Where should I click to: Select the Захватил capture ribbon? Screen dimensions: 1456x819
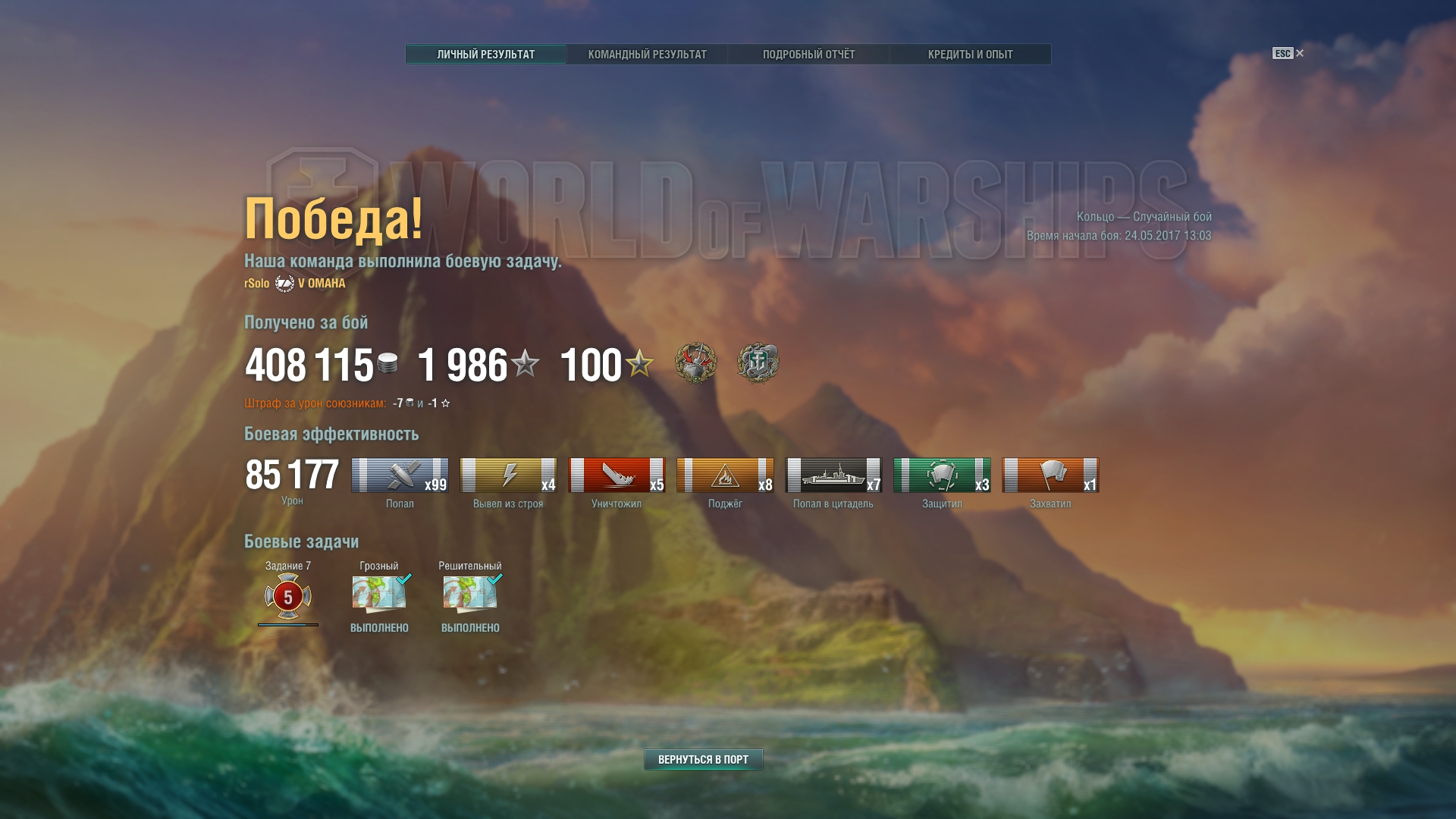[x=1050, y=475]
